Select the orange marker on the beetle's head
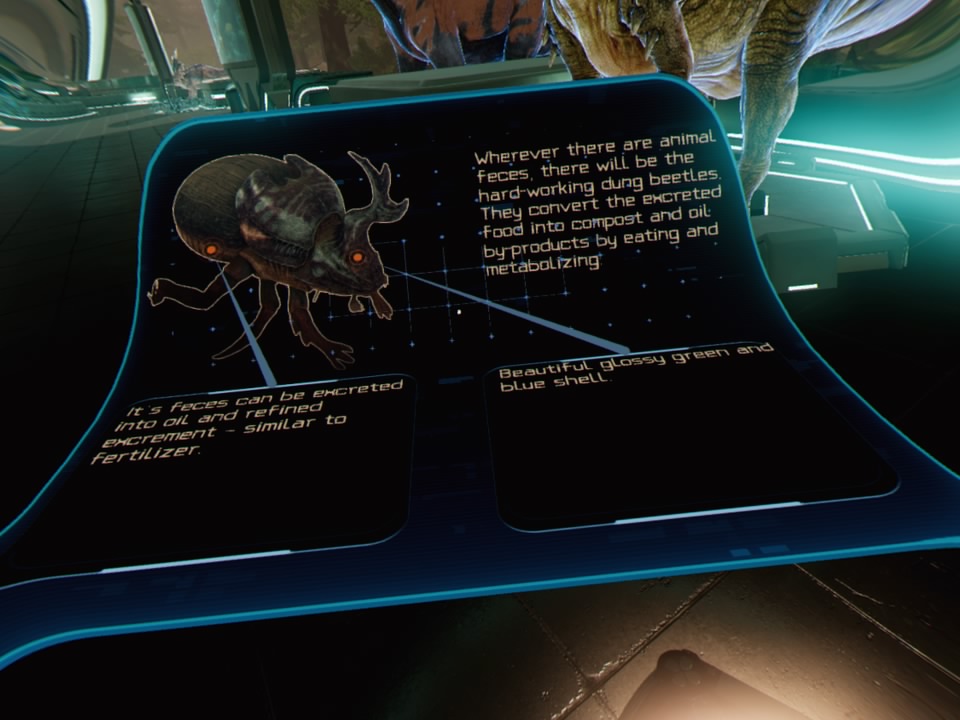The image size is (960, 720). 357,258
